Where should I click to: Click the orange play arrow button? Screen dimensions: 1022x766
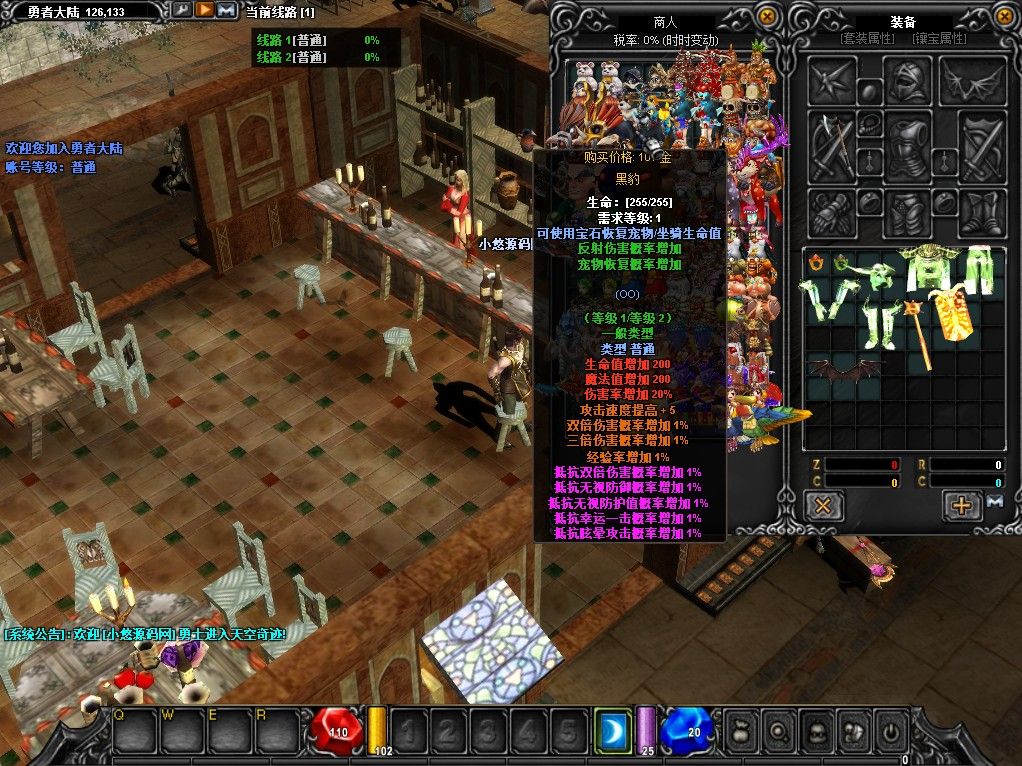203,11
